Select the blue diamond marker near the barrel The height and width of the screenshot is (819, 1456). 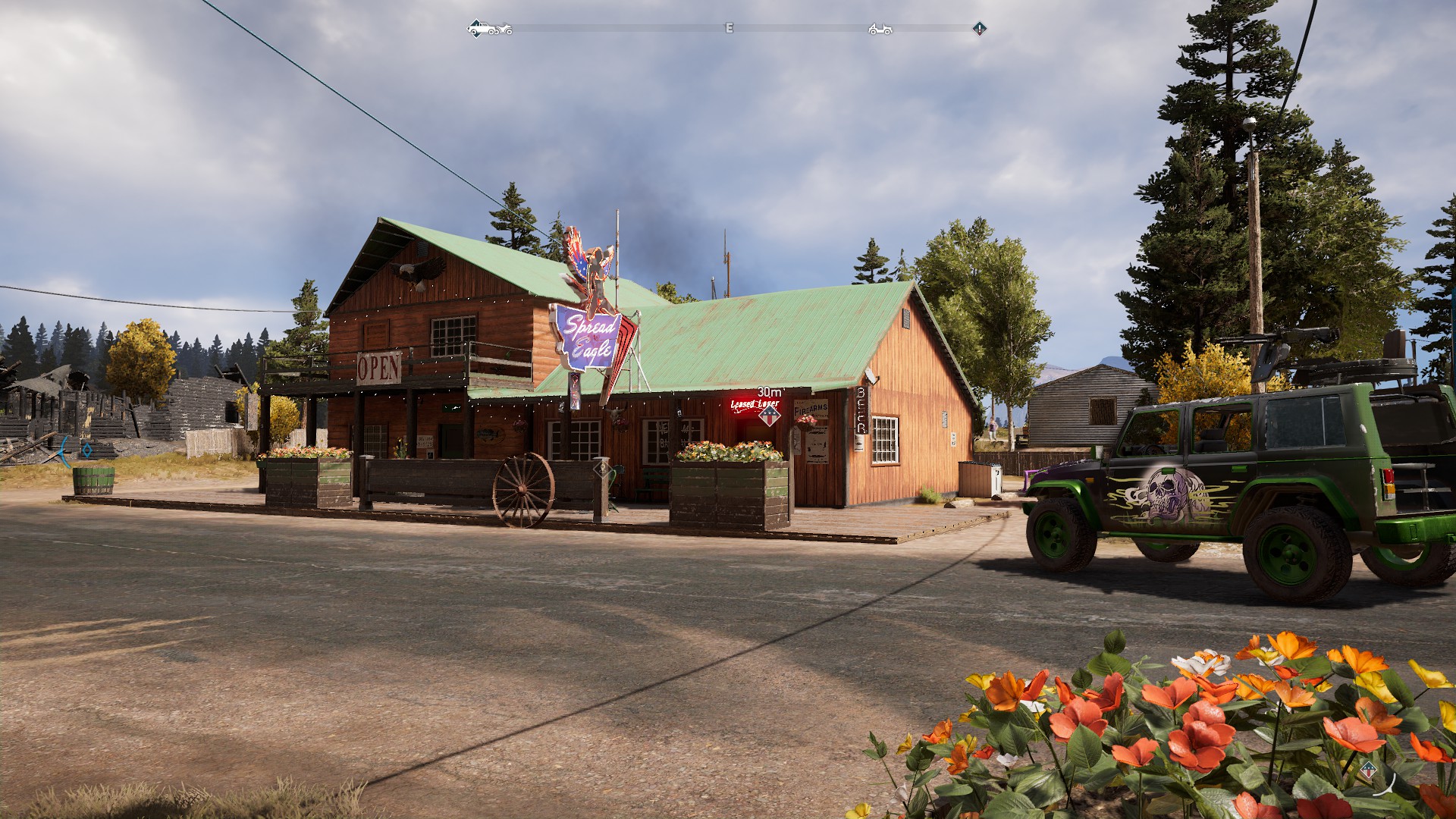click(87, 450)
